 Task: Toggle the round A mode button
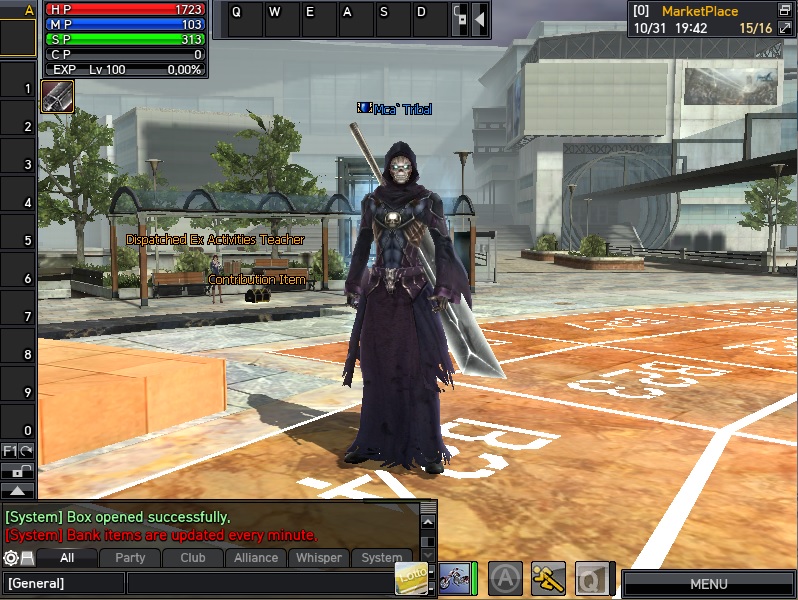coord(507,578)
